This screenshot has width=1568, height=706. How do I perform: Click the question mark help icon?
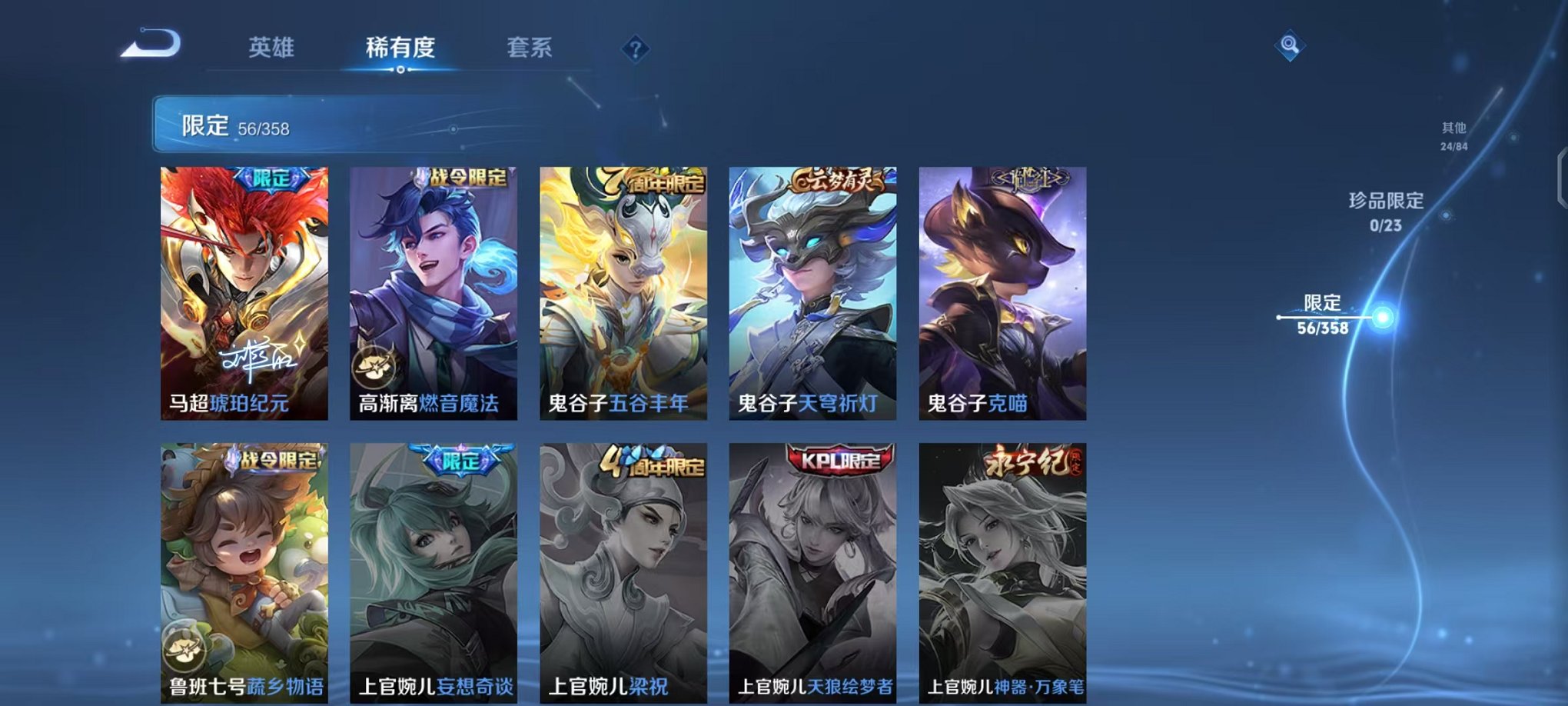pos(635,49)
